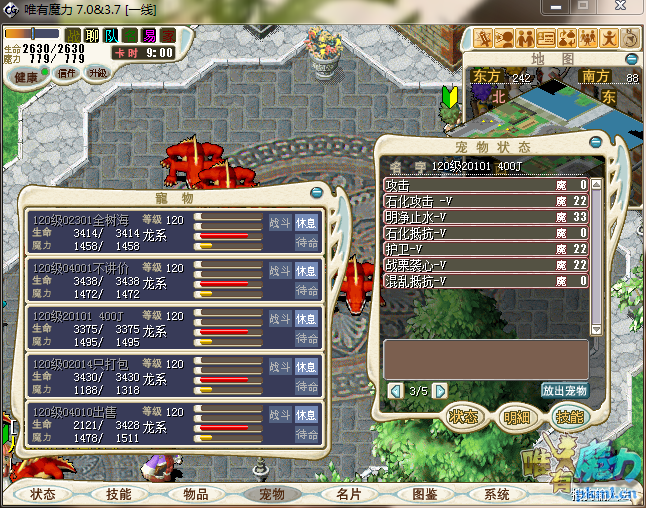Set pet 全树海 to 战斗 (battle)
The width and height of the screenshot is (646, 508).
pyautogui.click(x=281, y=222)
